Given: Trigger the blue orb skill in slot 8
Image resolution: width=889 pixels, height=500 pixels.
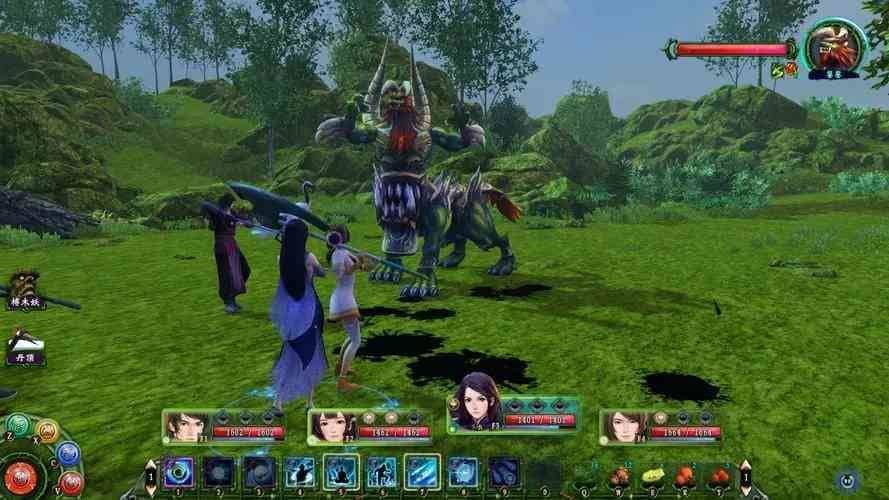Looking at the screenshot, I should [x=462, y=472].
